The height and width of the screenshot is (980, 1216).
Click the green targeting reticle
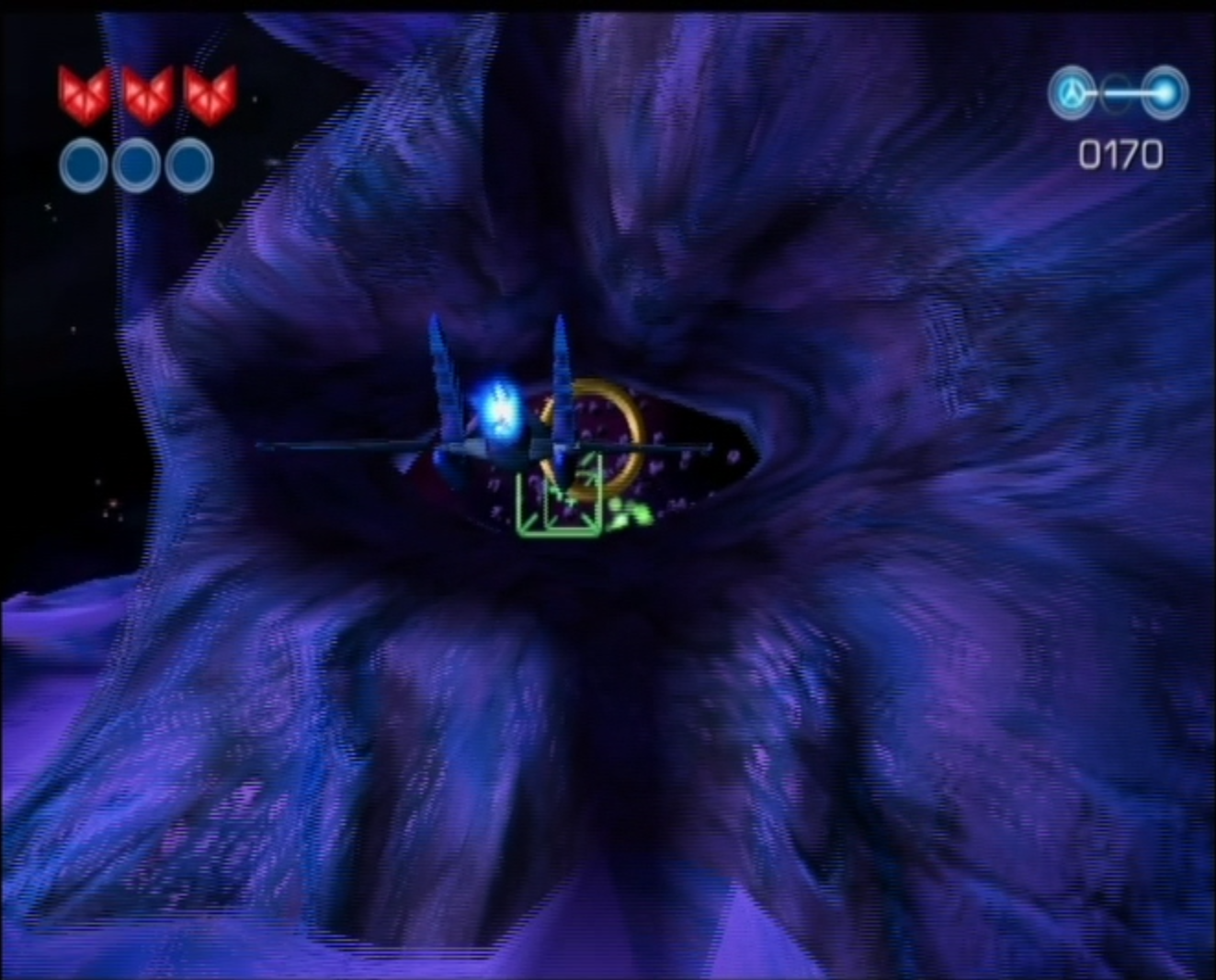[559, 504]
